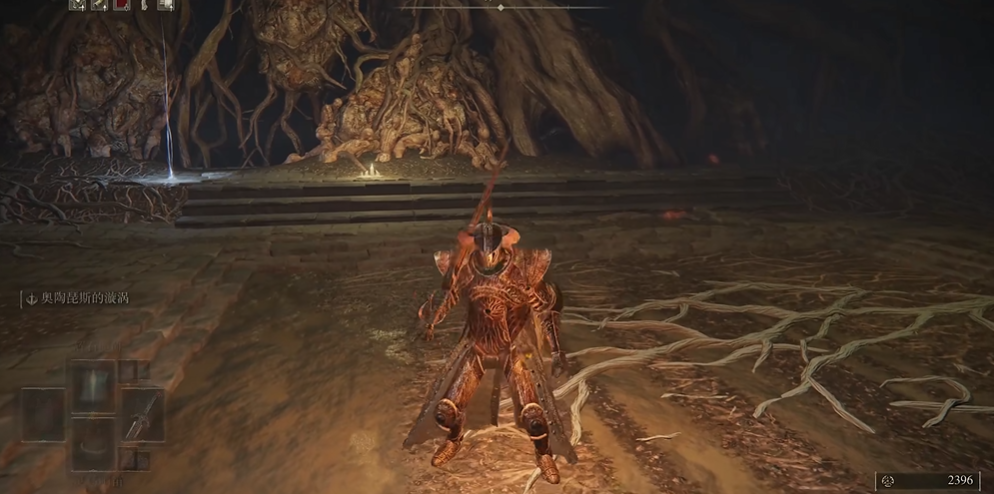Click the left-hand armament slot

43,414
